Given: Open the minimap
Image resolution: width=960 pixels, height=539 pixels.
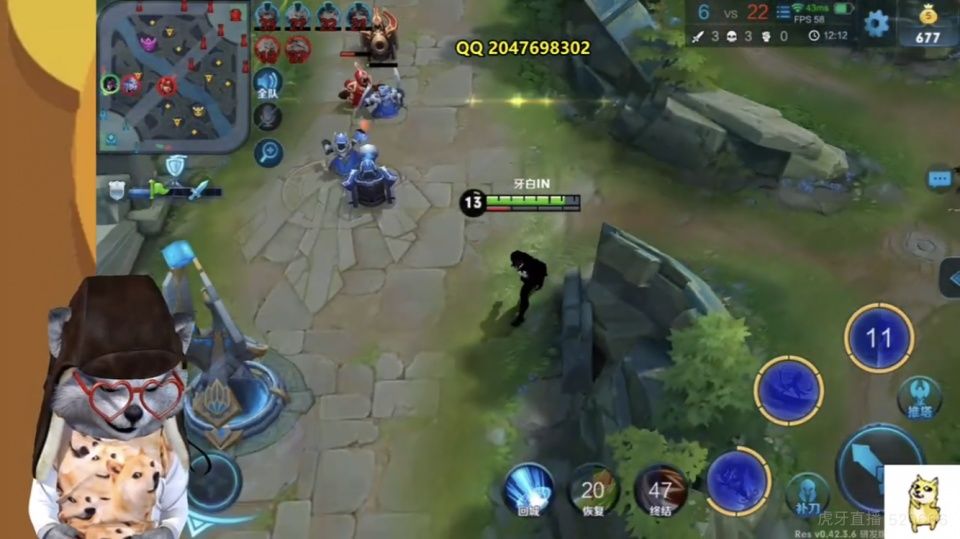Looking at the screenshot, I should [172, 75].
